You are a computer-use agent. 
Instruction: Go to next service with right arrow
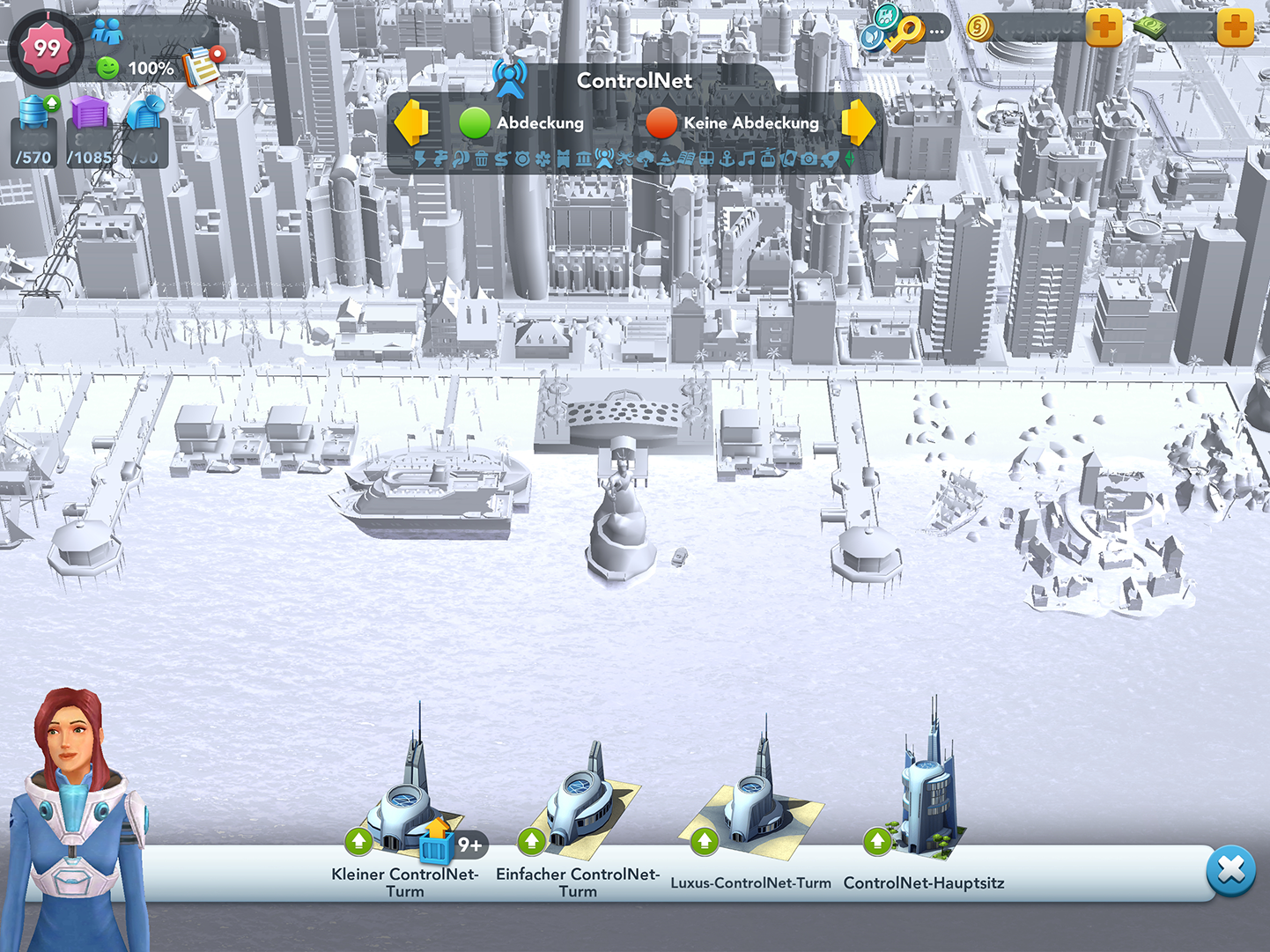pyautogui.click(x=858, y=122)
